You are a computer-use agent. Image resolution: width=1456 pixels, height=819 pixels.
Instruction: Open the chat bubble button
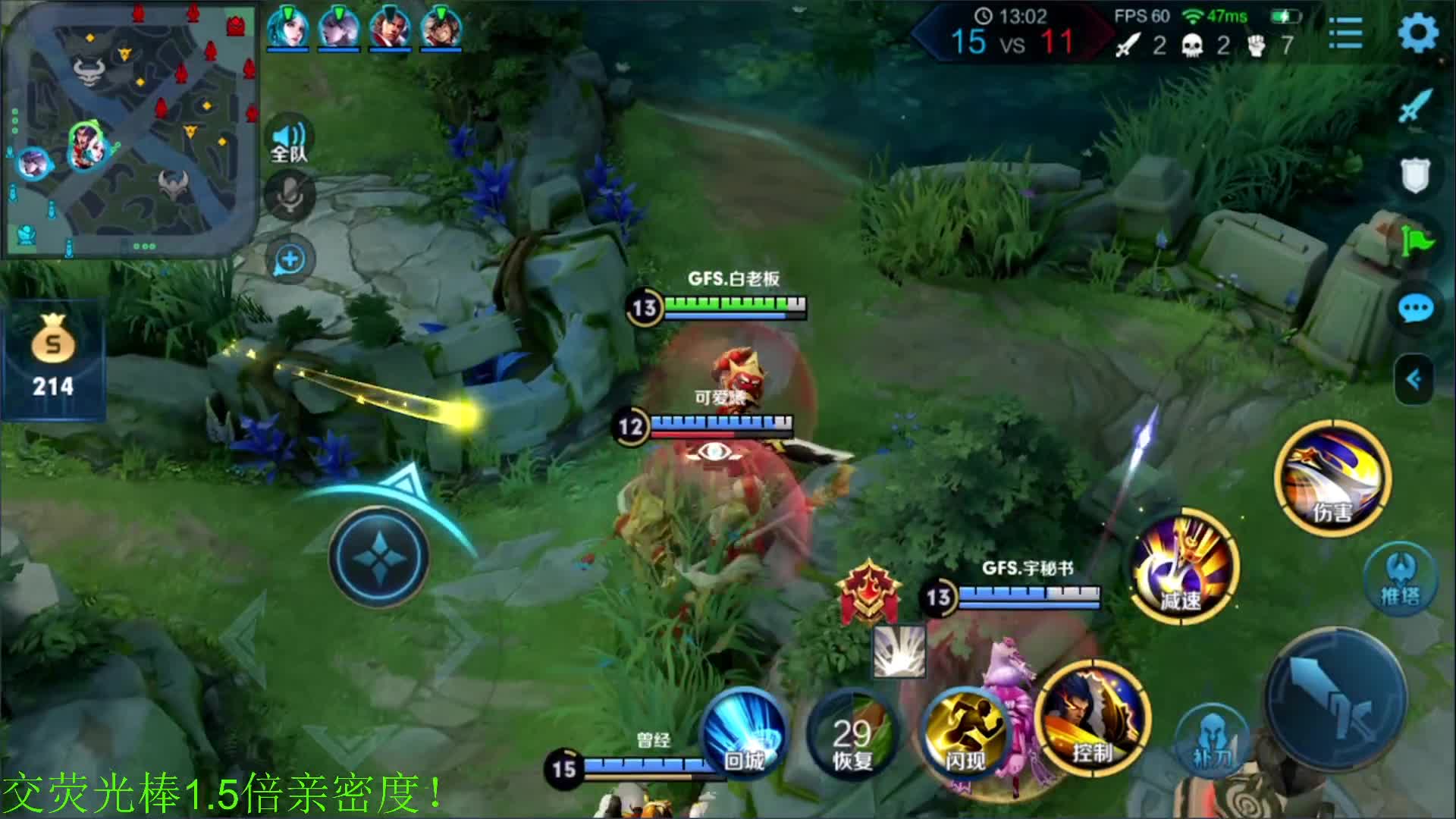pos(1415,309)
